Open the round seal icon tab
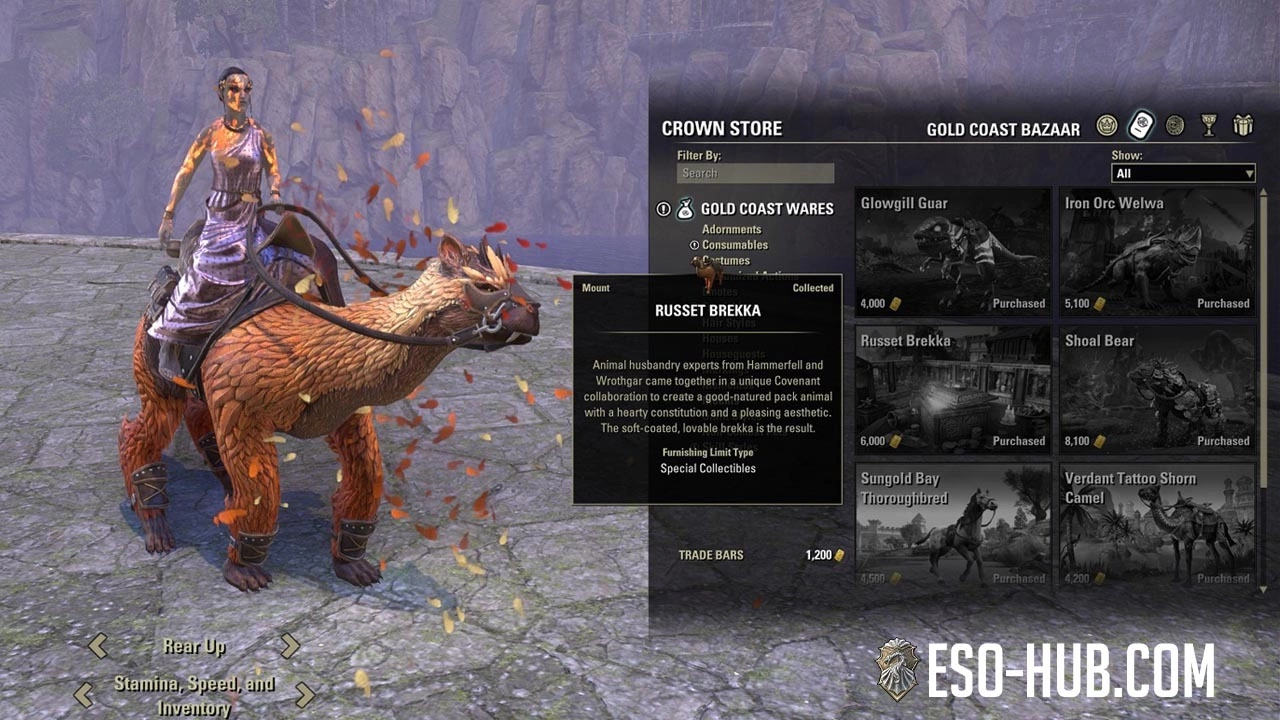 coord(1175,126)
